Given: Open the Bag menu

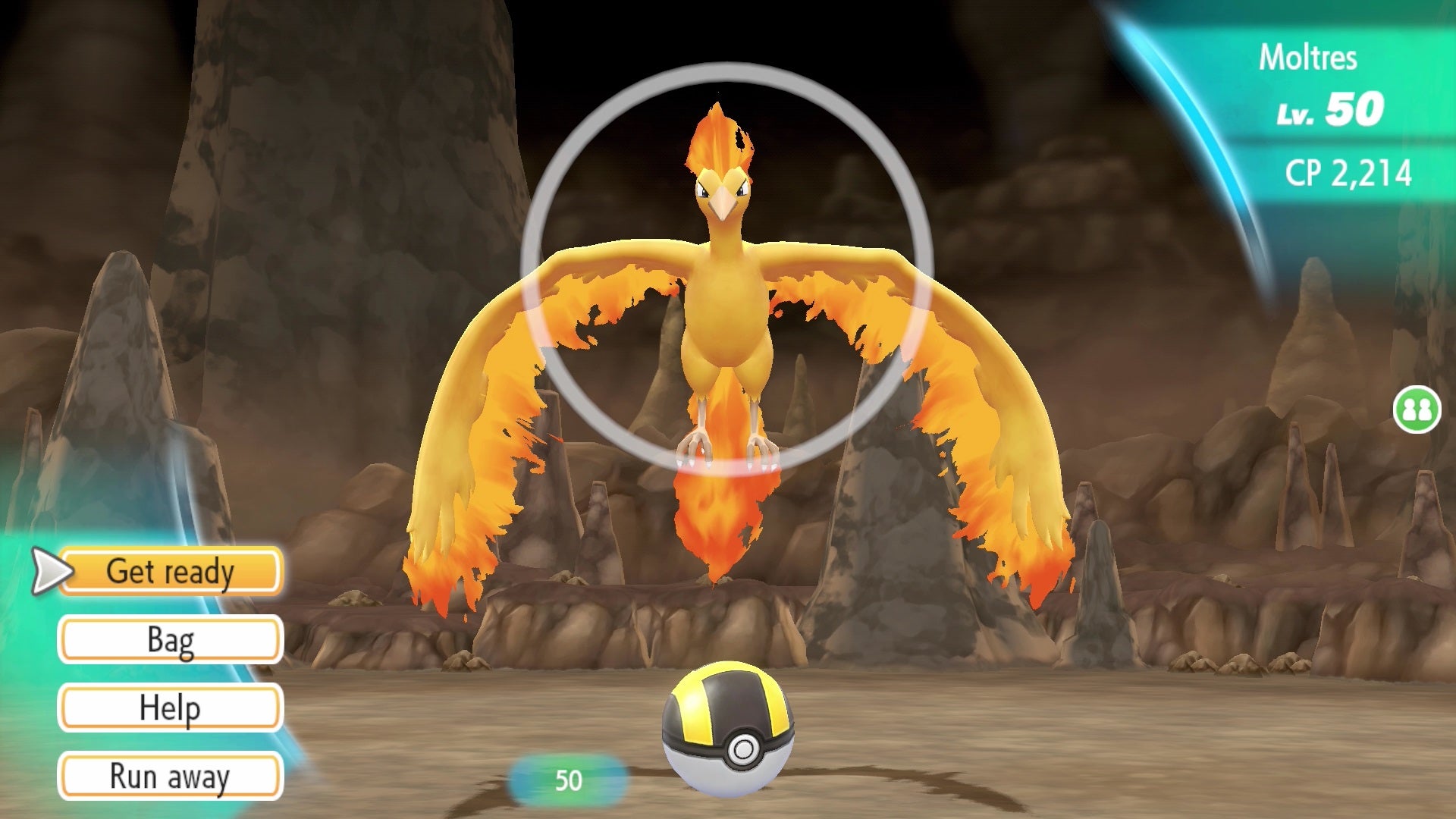Looking at the screenshot, I should pos(171,639).
